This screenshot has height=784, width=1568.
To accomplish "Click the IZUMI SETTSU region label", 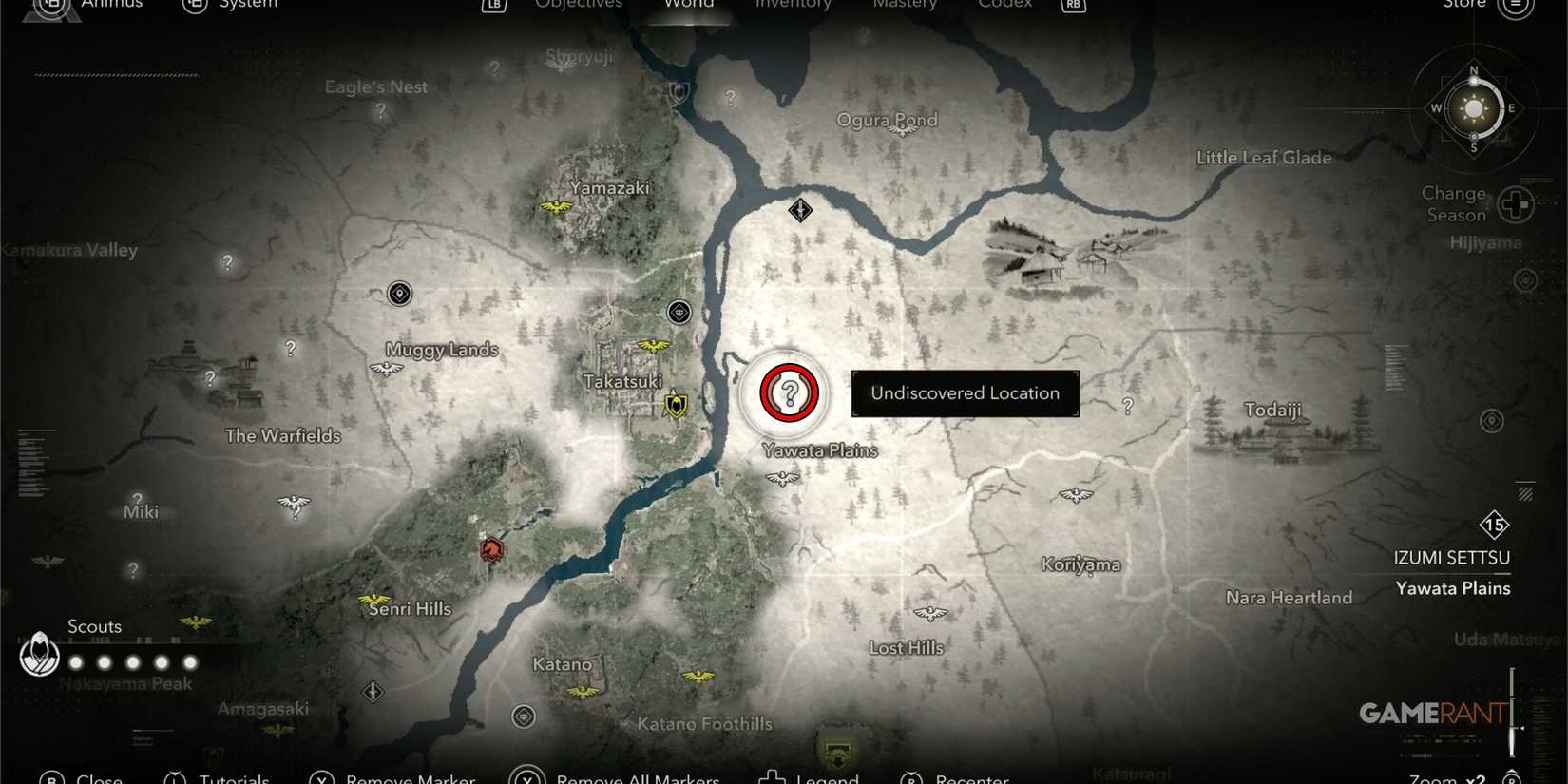I will point(1452,557).
